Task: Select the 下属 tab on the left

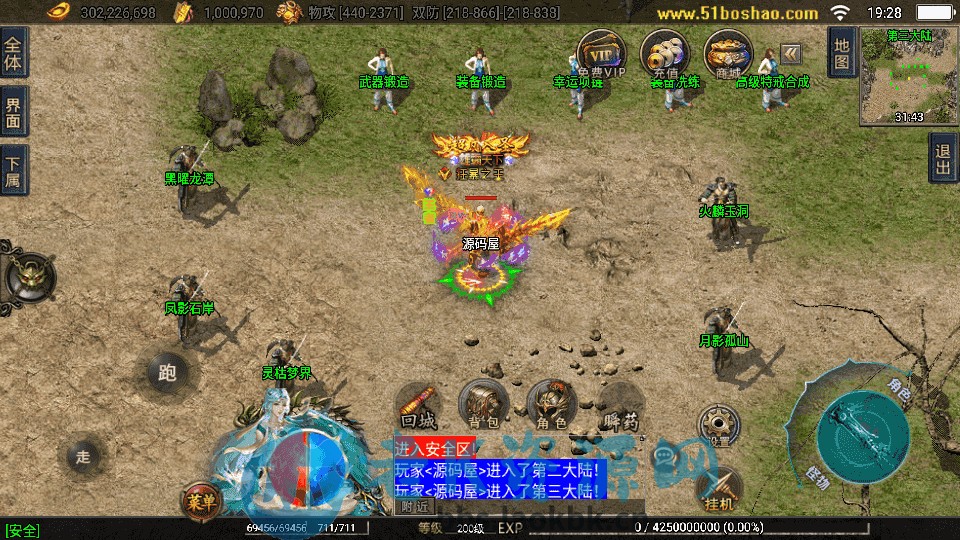Action: tap(14, 169)
